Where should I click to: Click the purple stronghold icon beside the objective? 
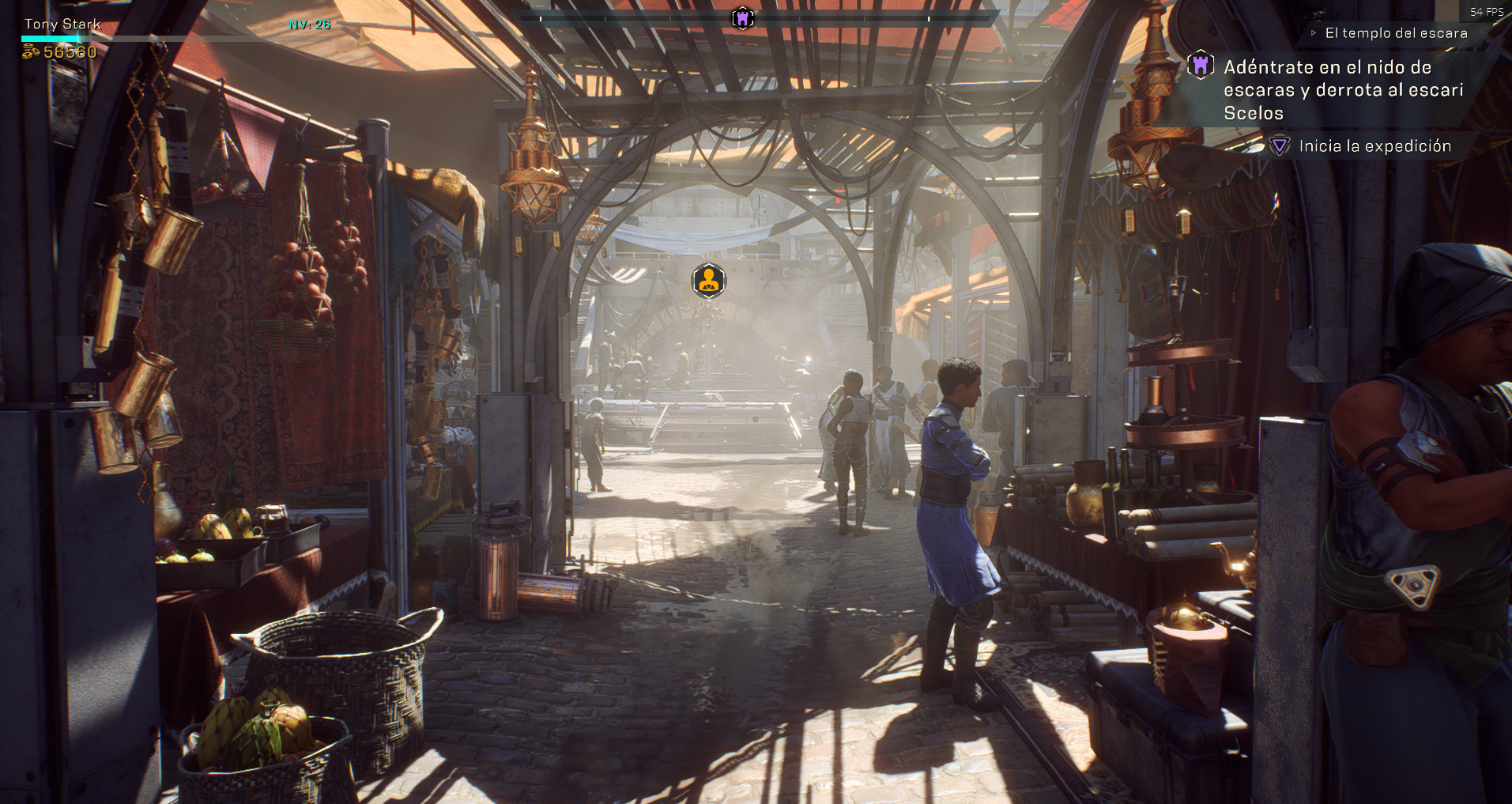pyautogui.click(x=1200, y=66)
